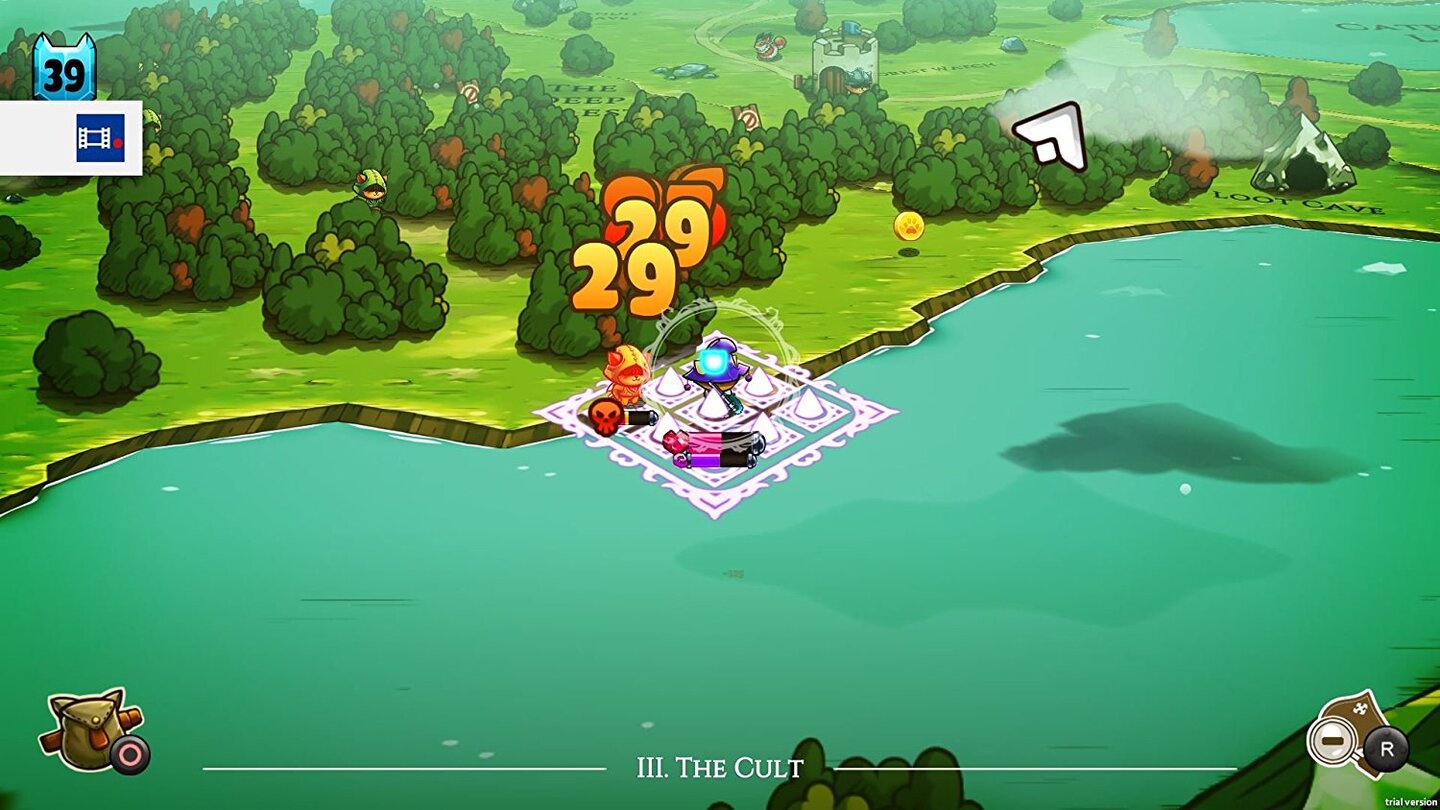Click the hooded cultist enemy

627,375
